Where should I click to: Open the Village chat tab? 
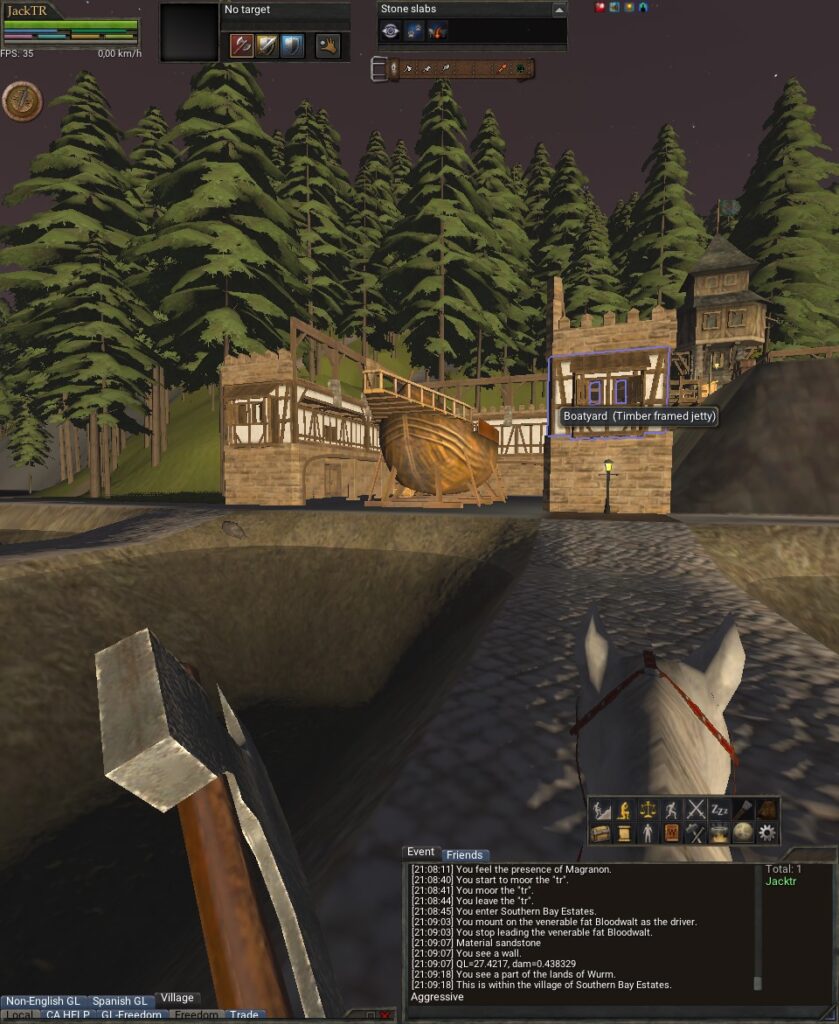pyautogui.click(x=177, y=998)
